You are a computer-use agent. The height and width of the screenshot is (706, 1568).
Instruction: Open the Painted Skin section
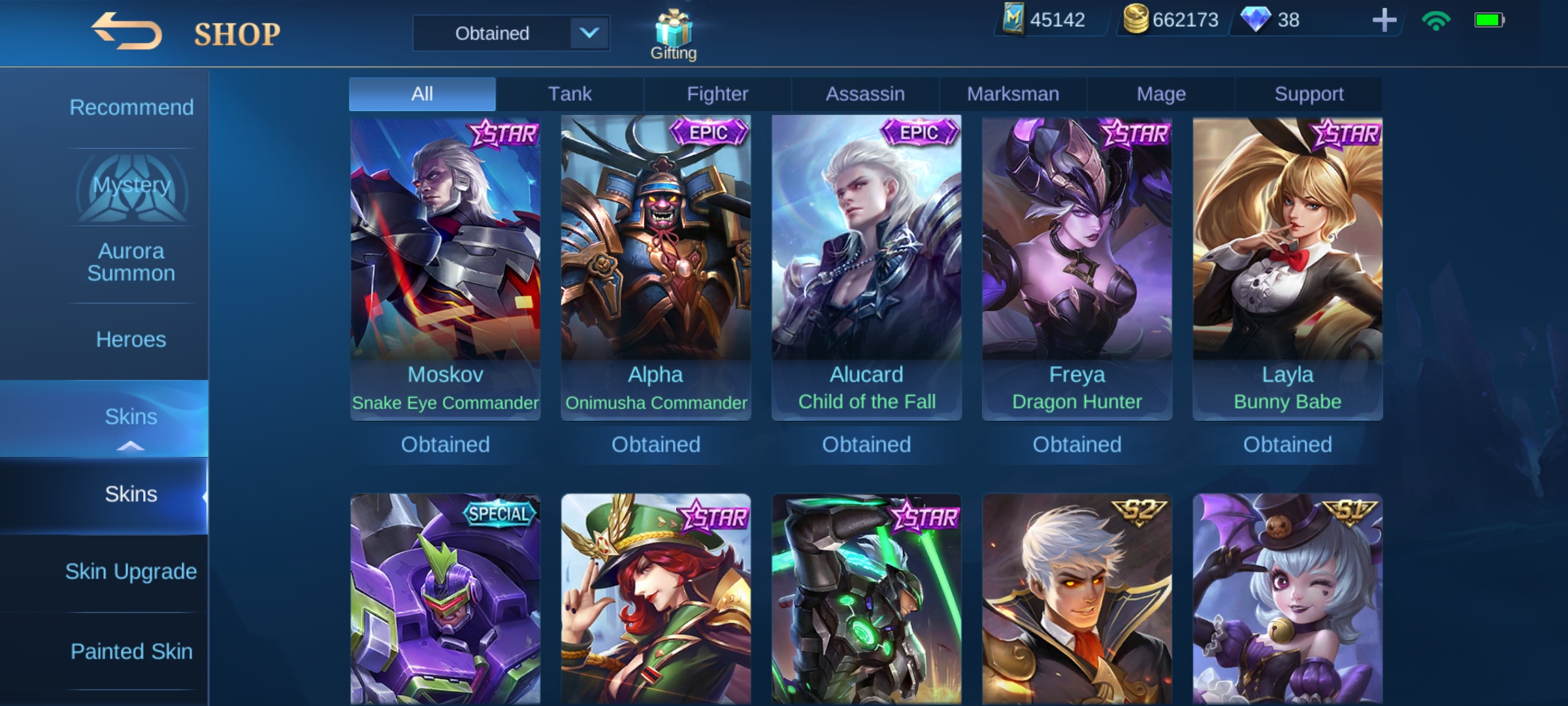pyautogui.click(x=131, y=651)
